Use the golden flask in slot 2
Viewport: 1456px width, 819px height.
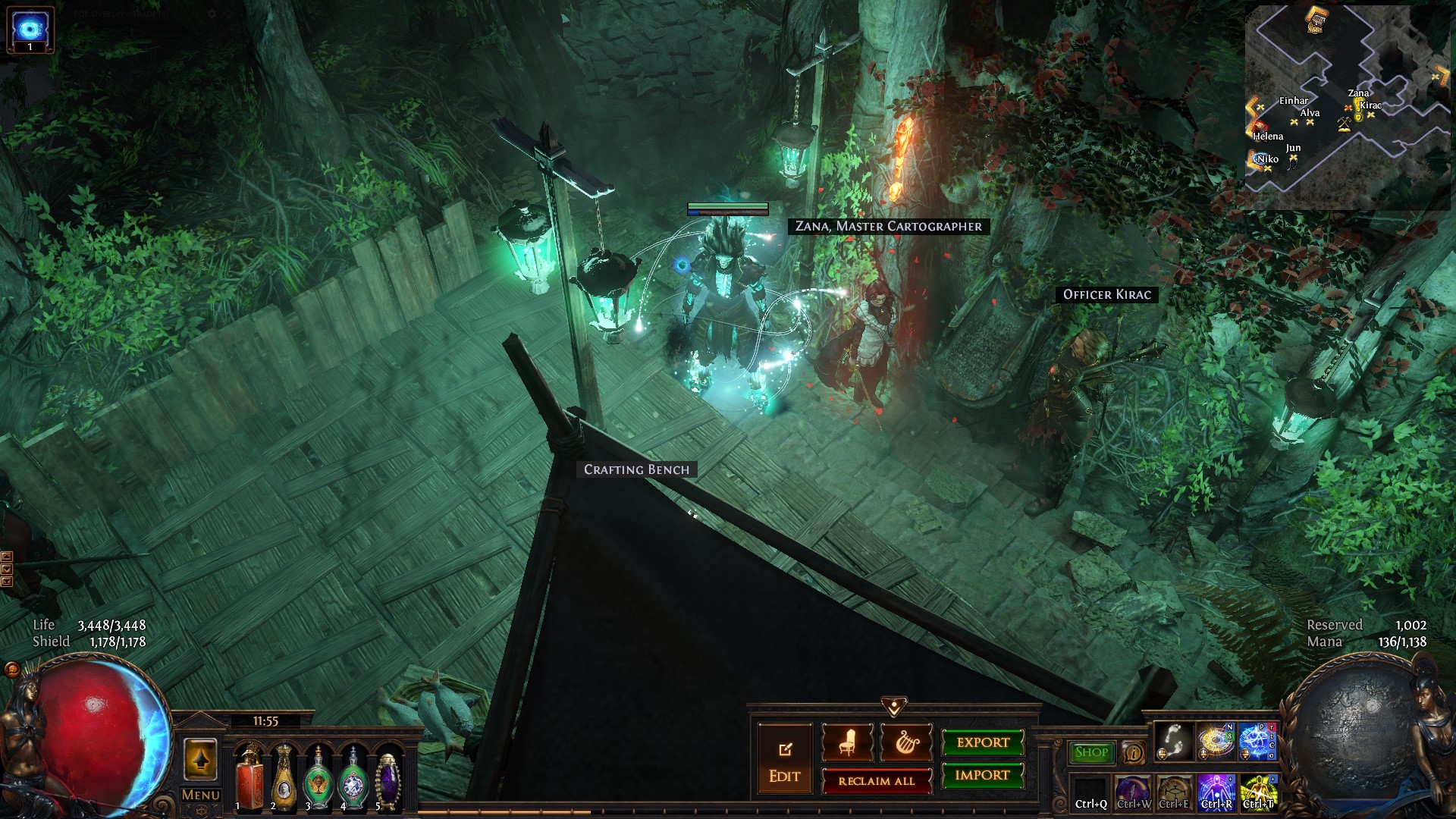point(284,777)
